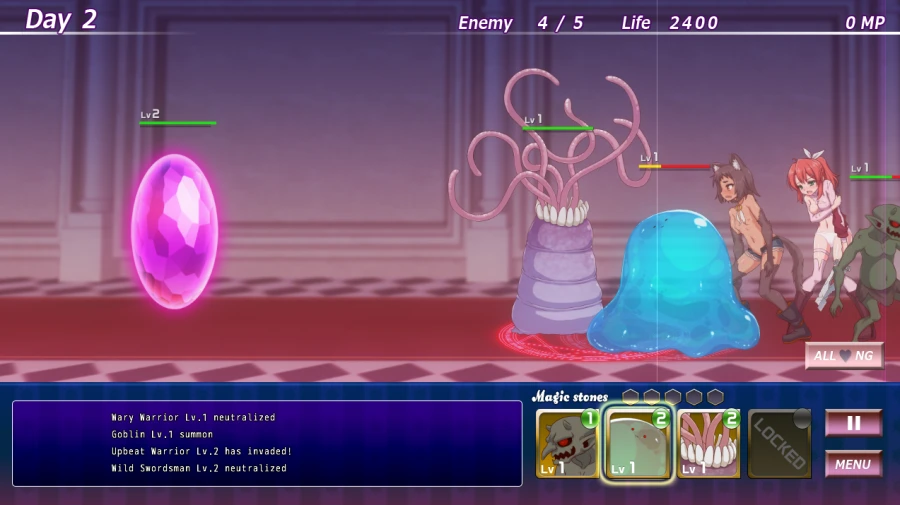Pause the battle
The width and height of the screenshot is (900, 505).
click(x=853, y=423)
